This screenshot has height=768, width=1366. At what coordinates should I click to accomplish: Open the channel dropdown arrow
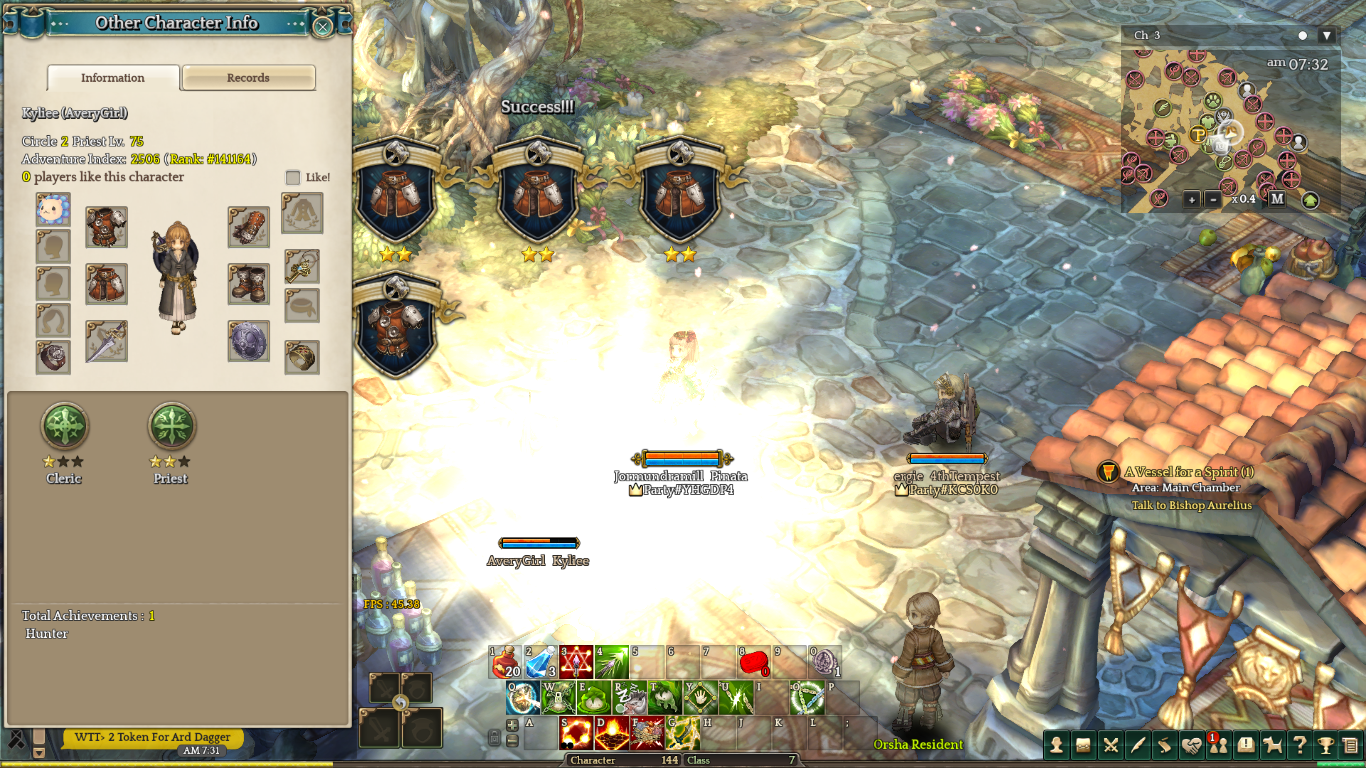point(1327,35)
